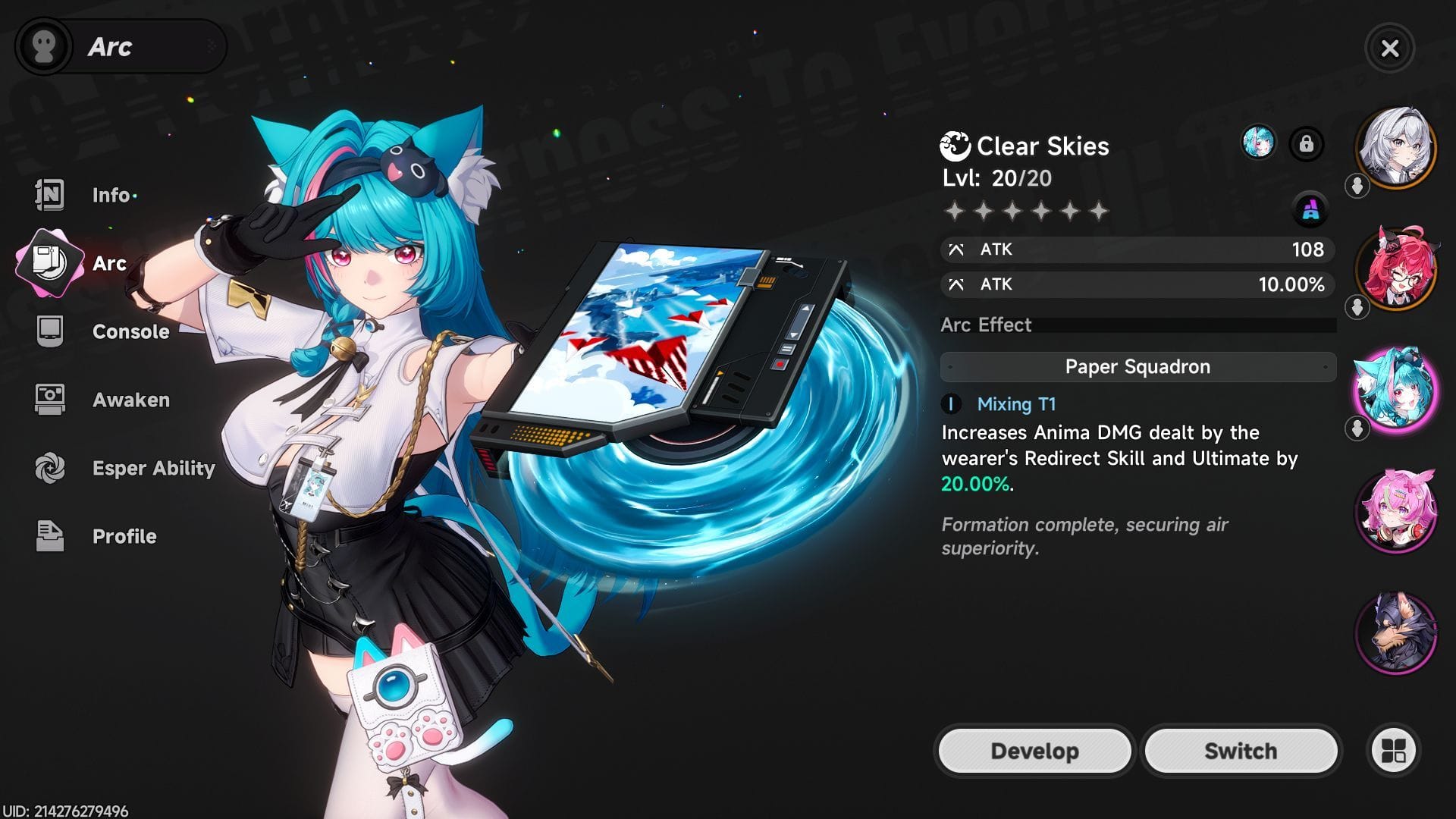This screenshot has width=1456, height=819.
Task: Click the wave icon beside Clear Skies
Action: [955, 146]
